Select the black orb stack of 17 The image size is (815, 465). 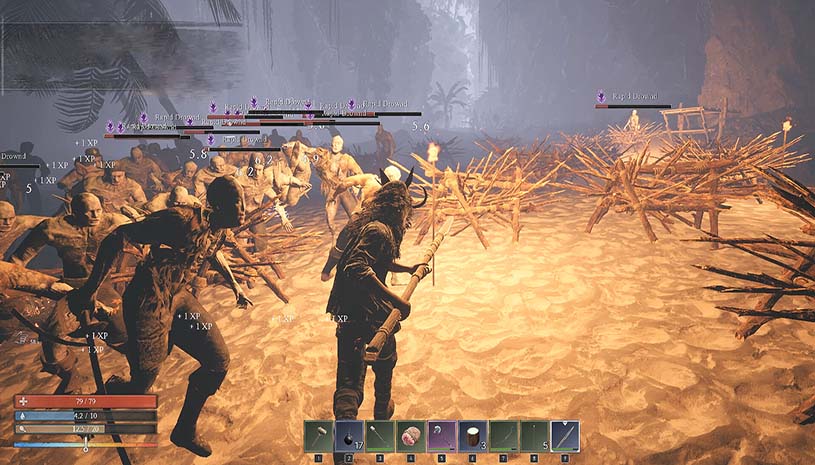349,435
